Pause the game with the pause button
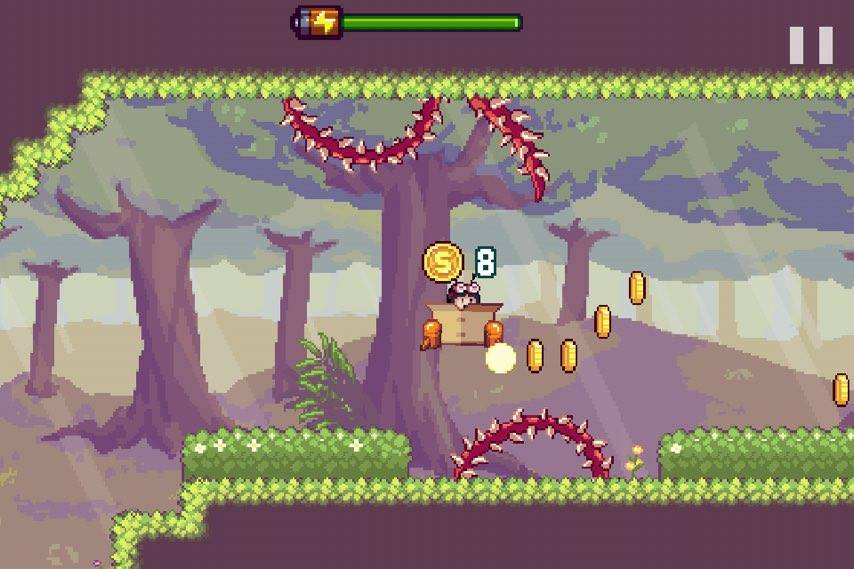Viewport: 854px width, 569px height. (x=810, y=45)
